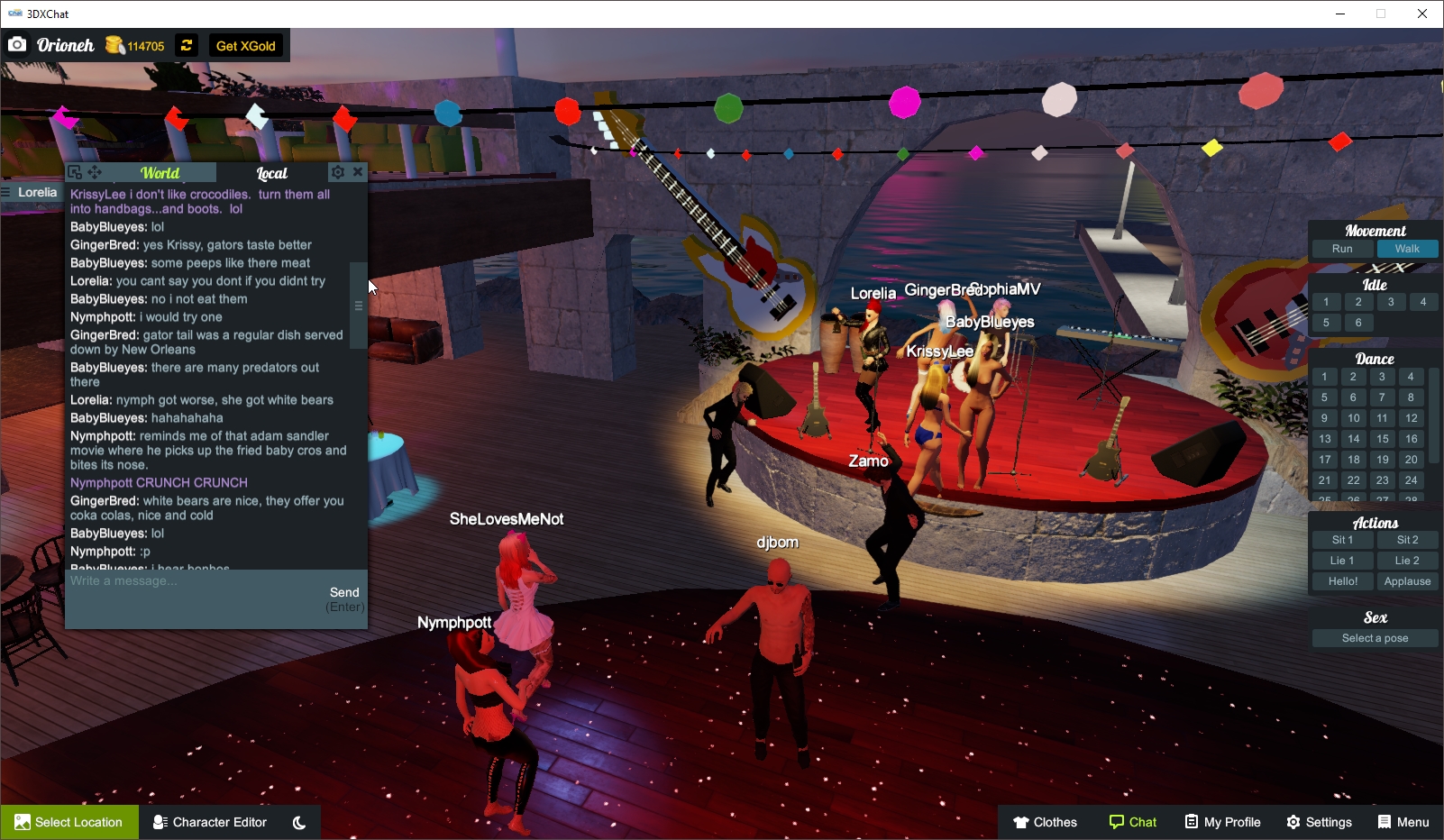The image size is (1444, 840).
Task: Select the moon night mode icon
Action: [298, 821]
